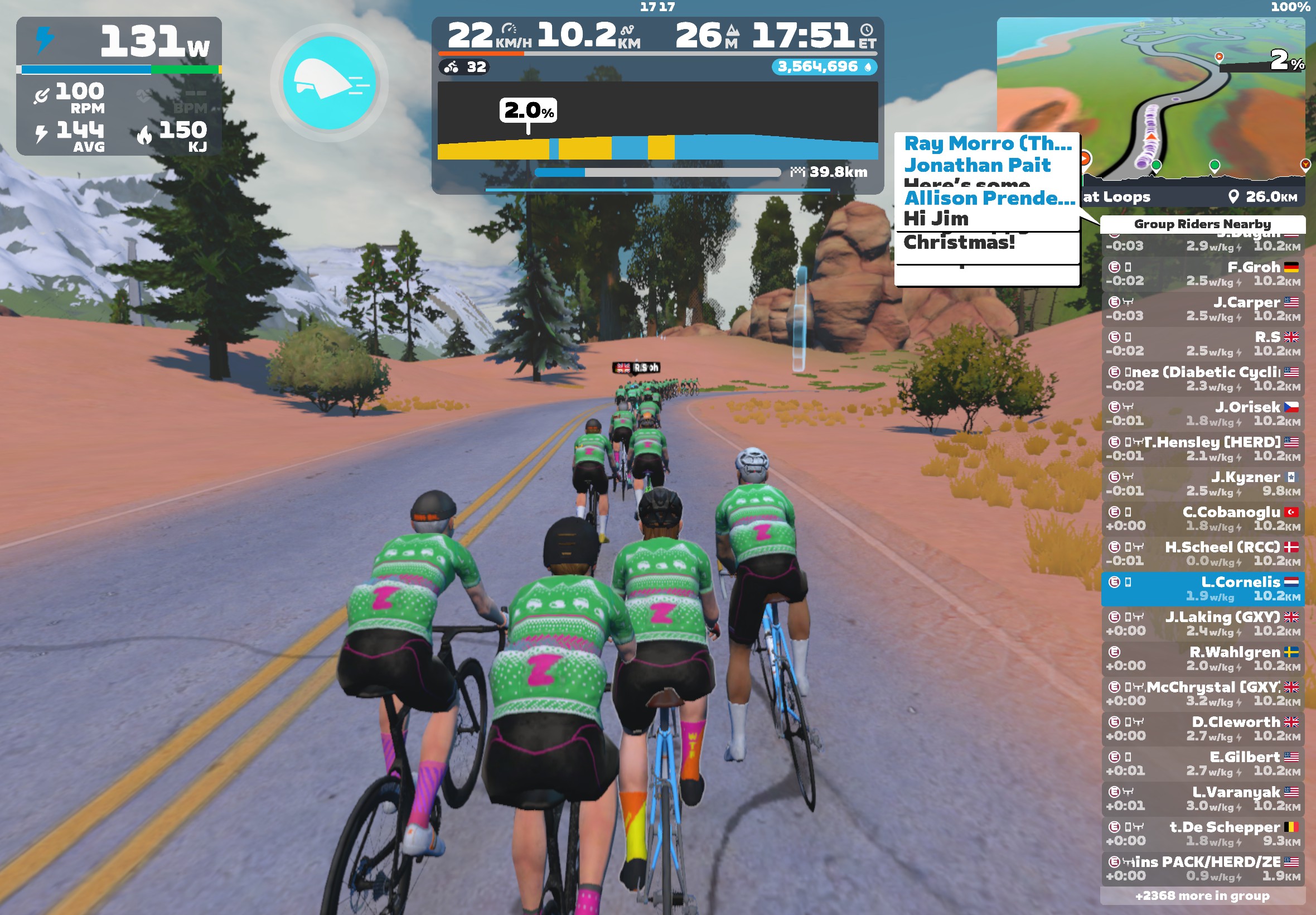Choose rider J.Orisek from the list
Viewport: 1316px width, 915px height.
pos(1202,413)
